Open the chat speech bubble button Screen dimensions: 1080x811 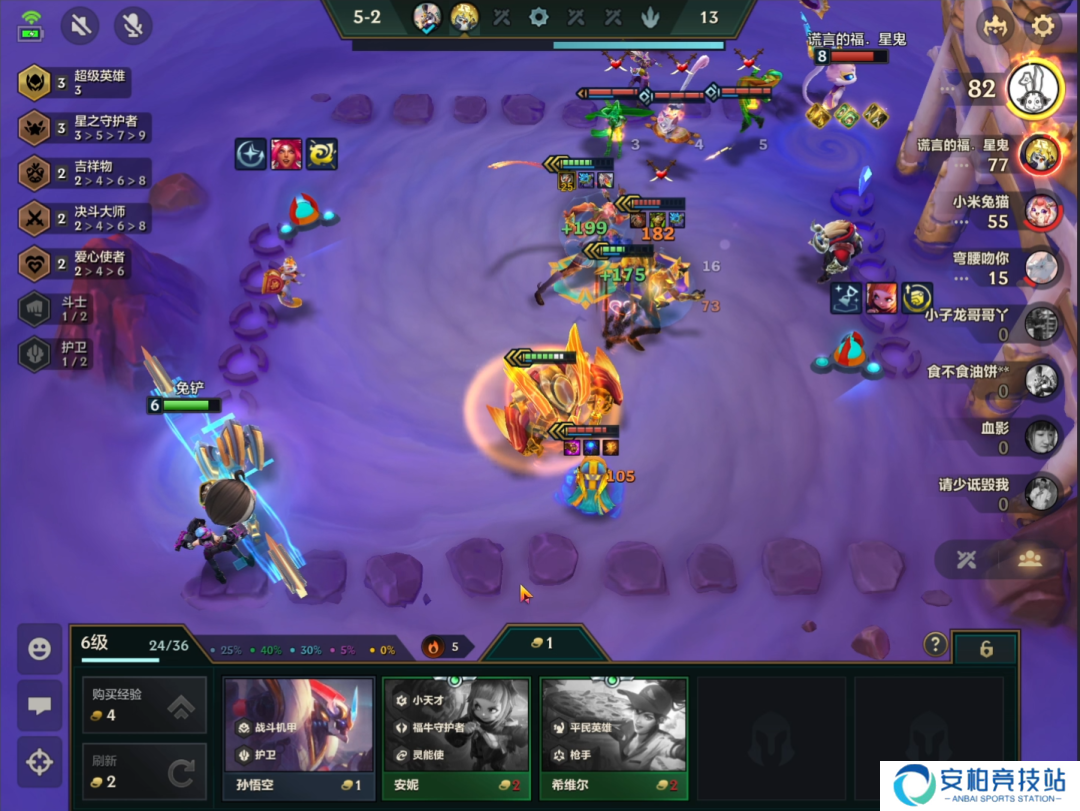pos(39,705)
